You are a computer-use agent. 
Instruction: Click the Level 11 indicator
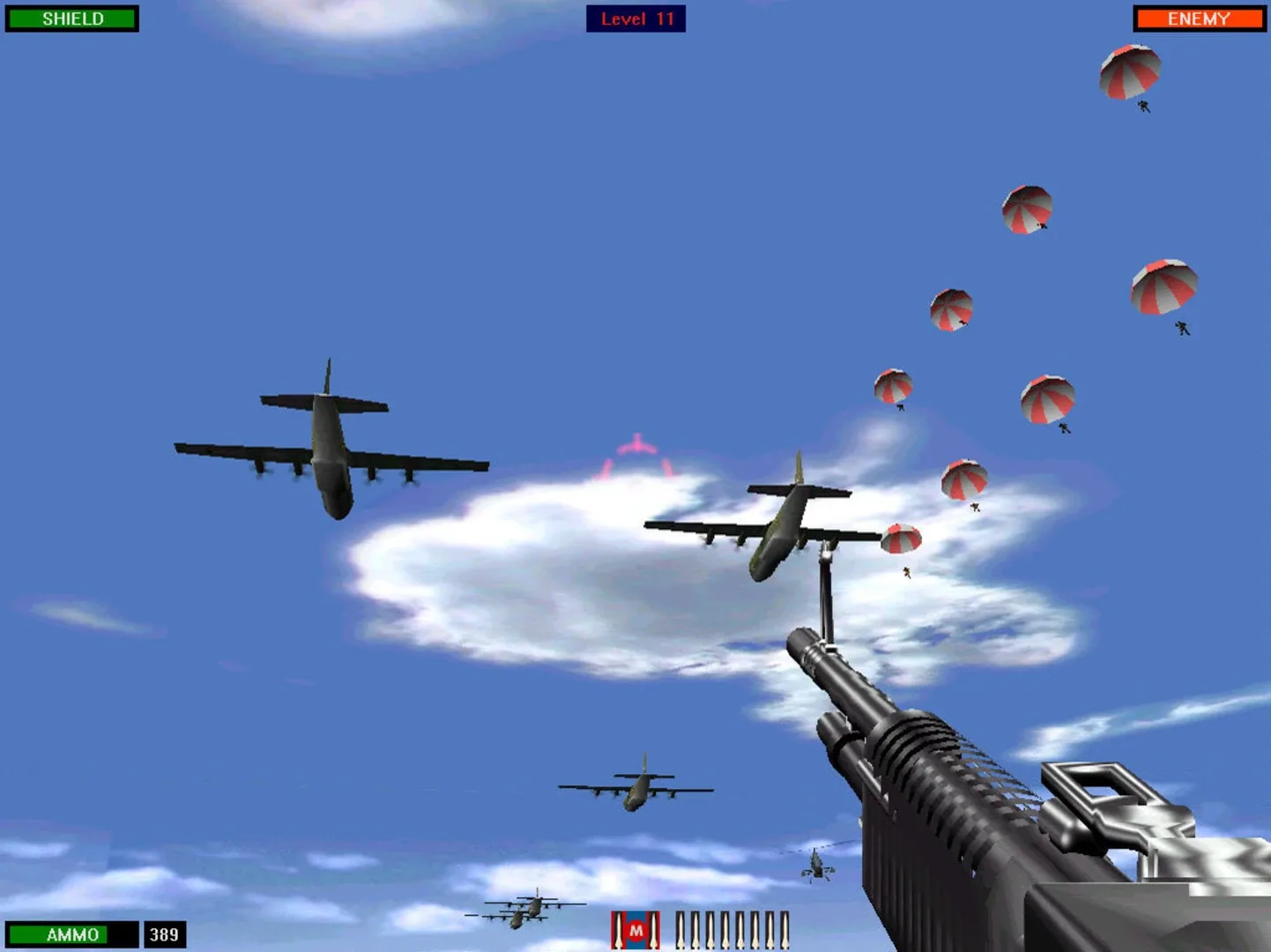[x=635, y=19]
